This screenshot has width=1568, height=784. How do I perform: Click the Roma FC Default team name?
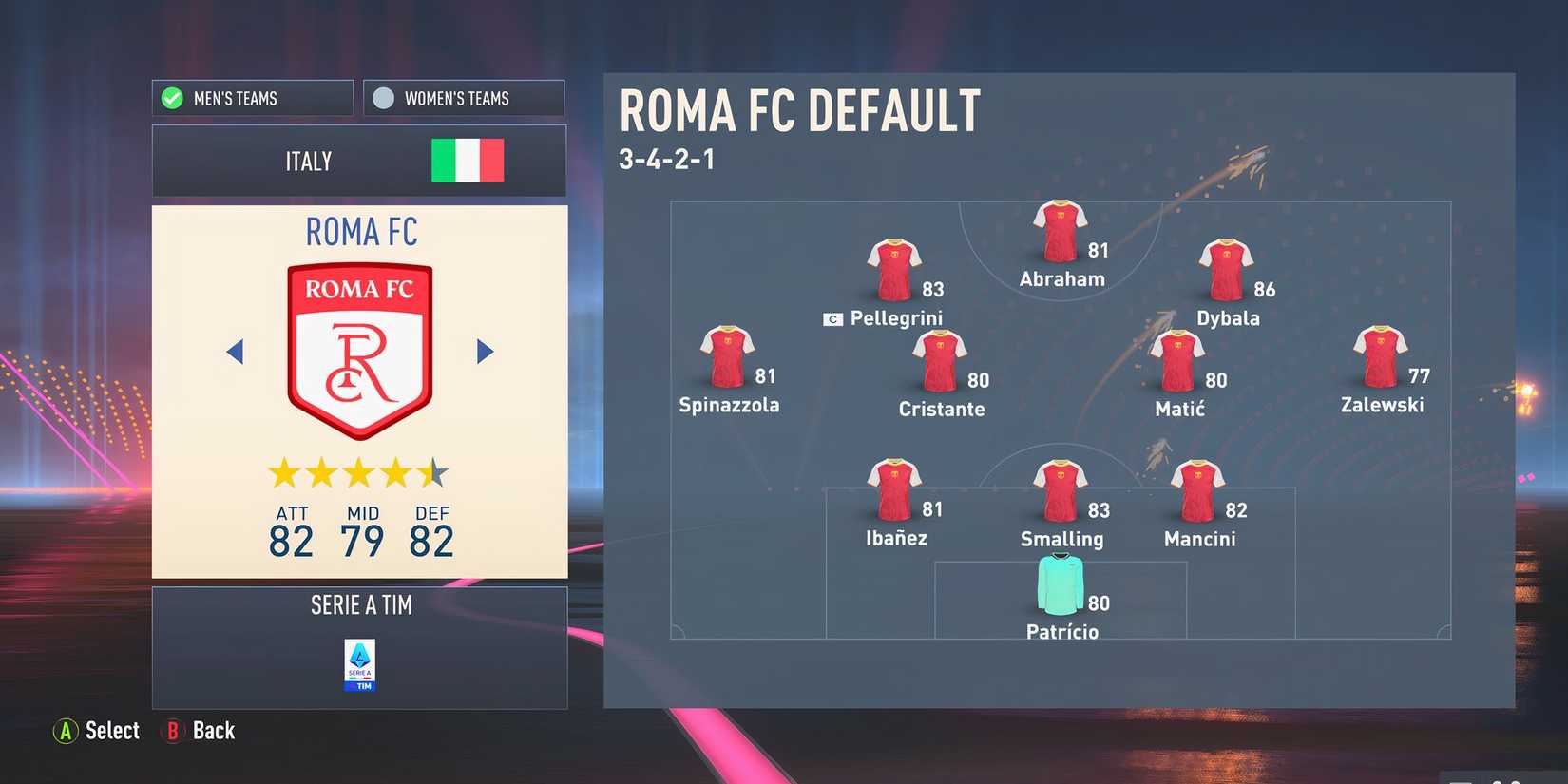pos(799,109)
